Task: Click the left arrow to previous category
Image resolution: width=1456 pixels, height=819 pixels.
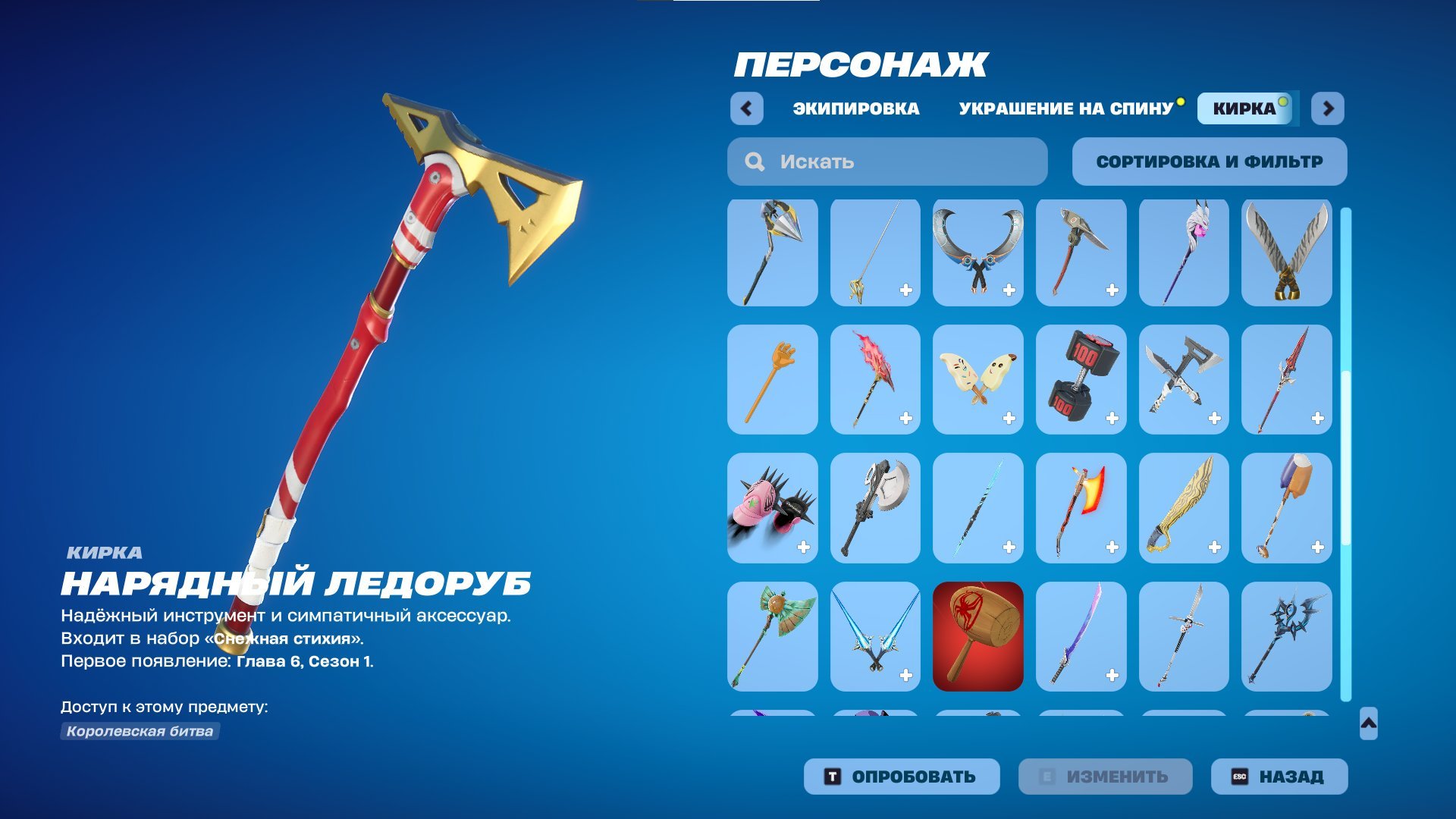Action: pos(748,108)
